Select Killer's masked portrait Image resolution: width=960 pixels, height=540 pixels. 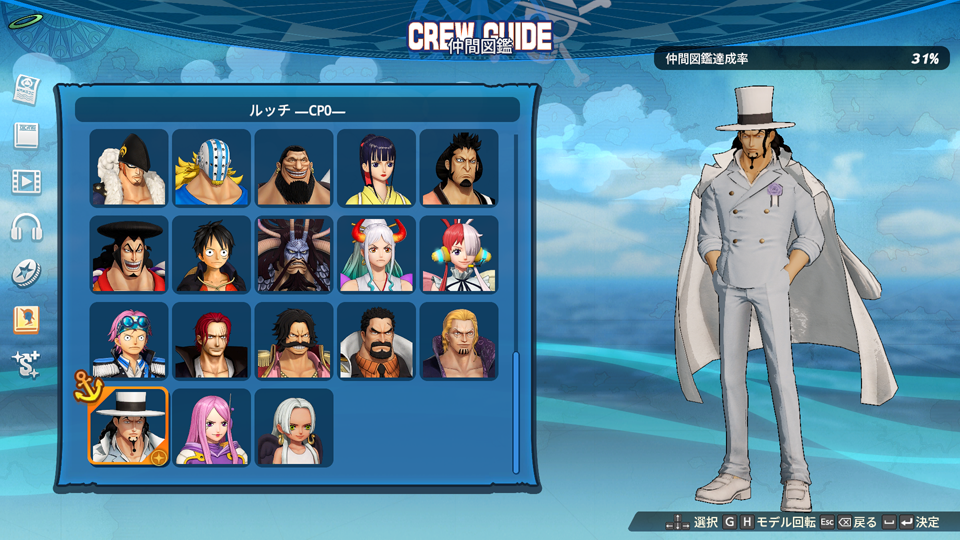[211, 168]
